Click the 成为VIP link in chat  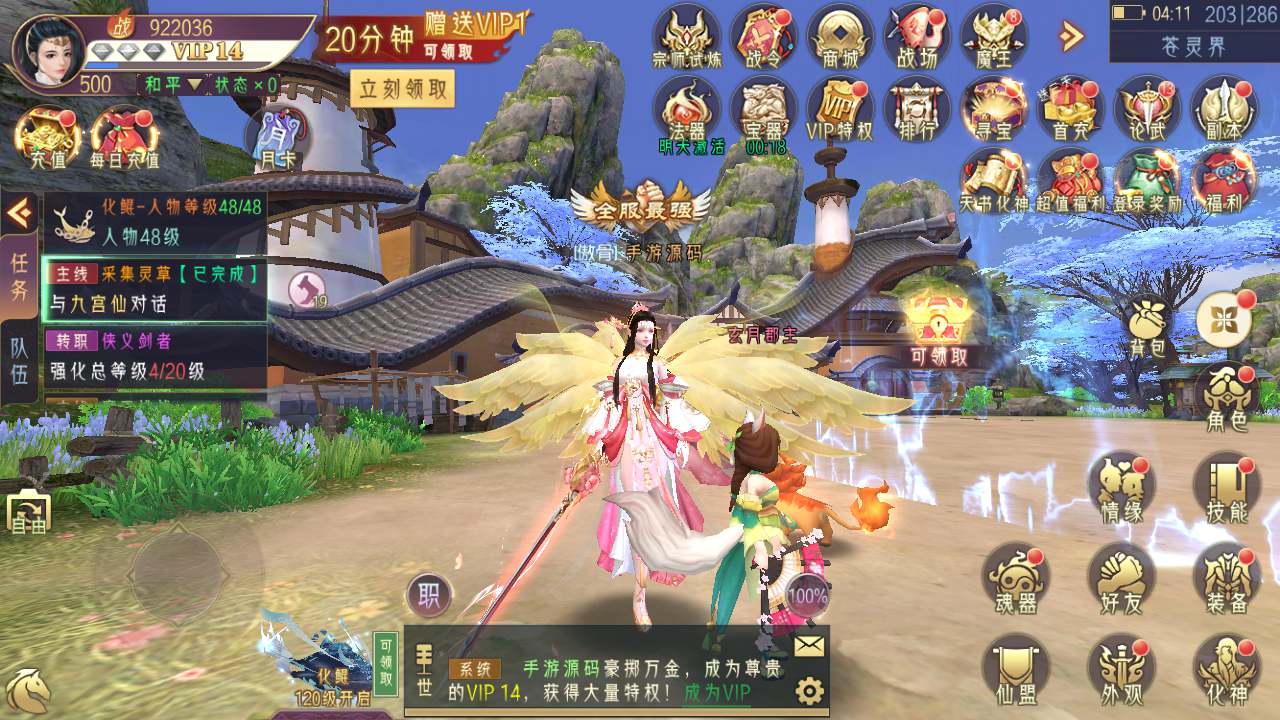click(x=717, y=692)
